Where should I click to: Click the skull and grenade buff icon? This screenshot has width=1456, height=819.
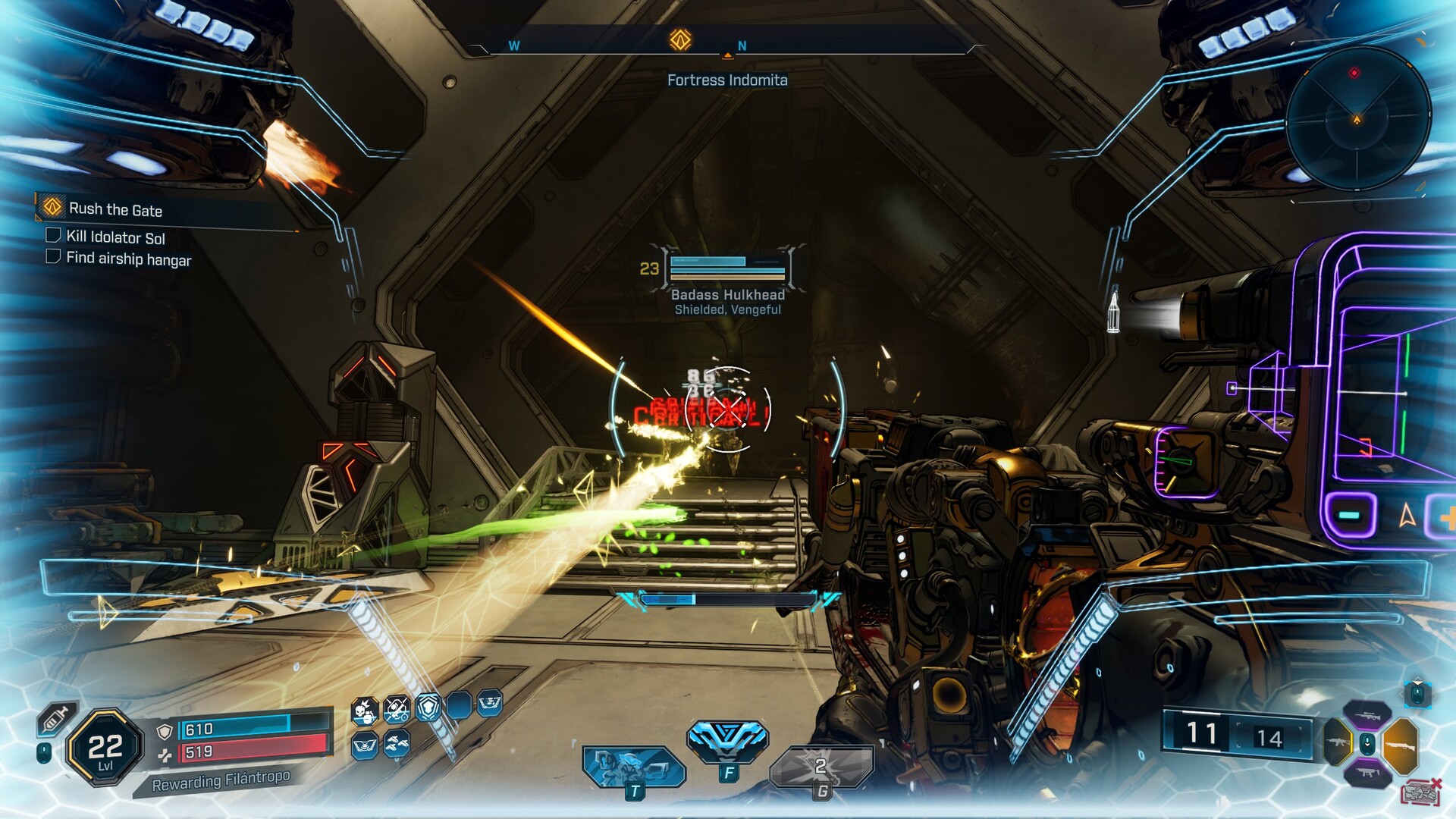[x=365, y=711]
